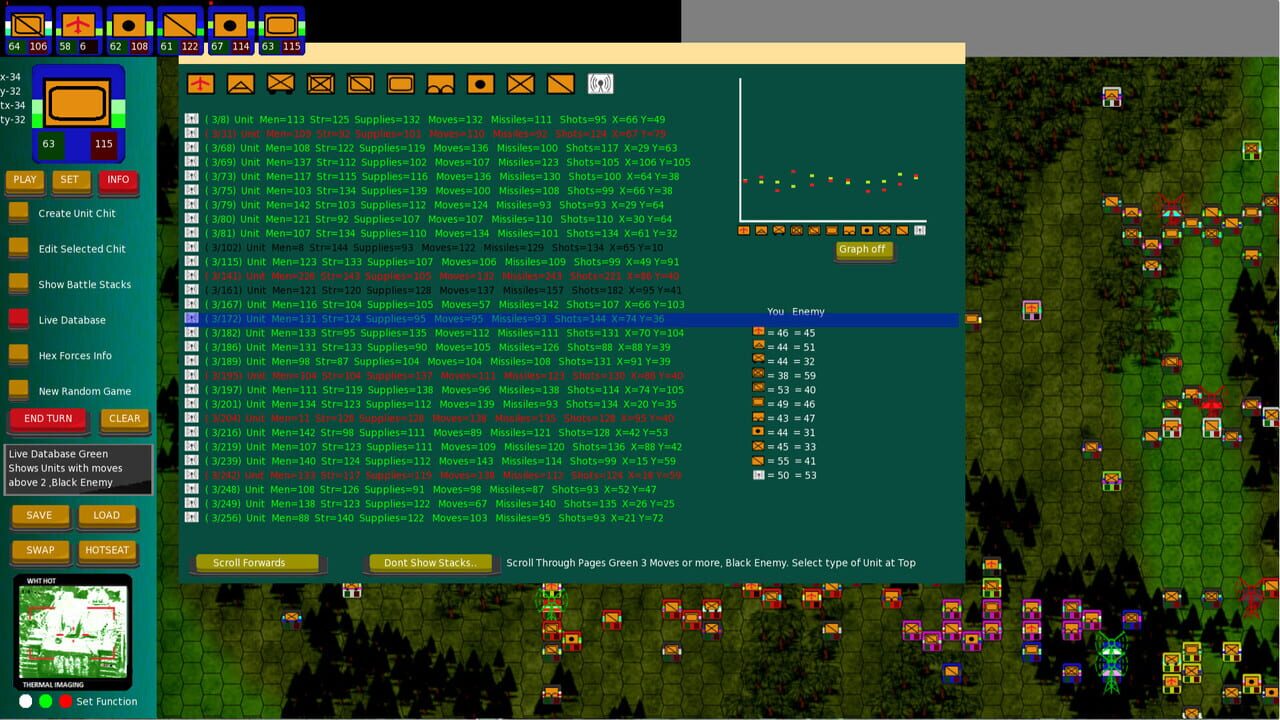
Task: Select the artillery unit filter icon with triangle symbol
Action: [243, 83]
